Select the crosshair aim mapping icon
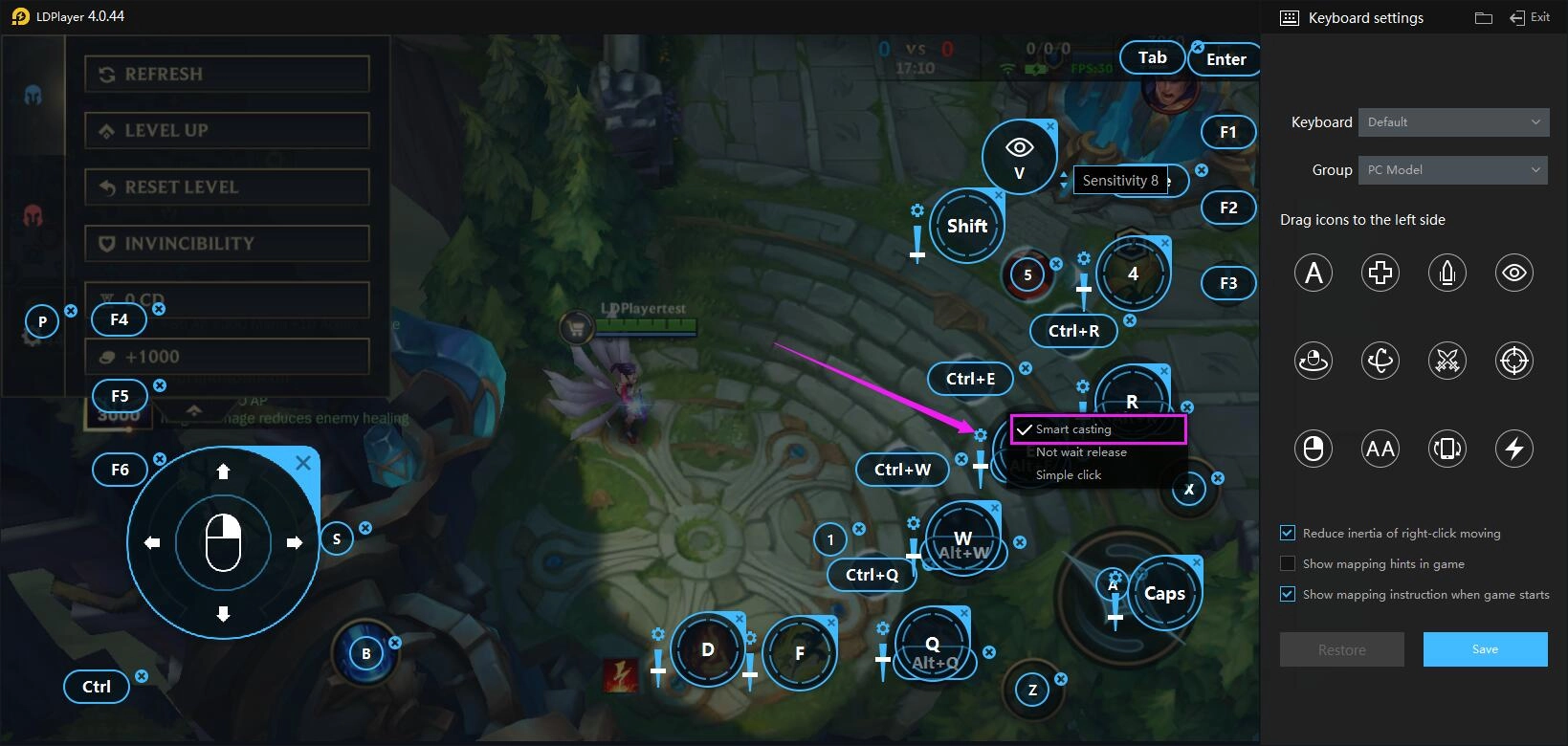 point(1513,361)
